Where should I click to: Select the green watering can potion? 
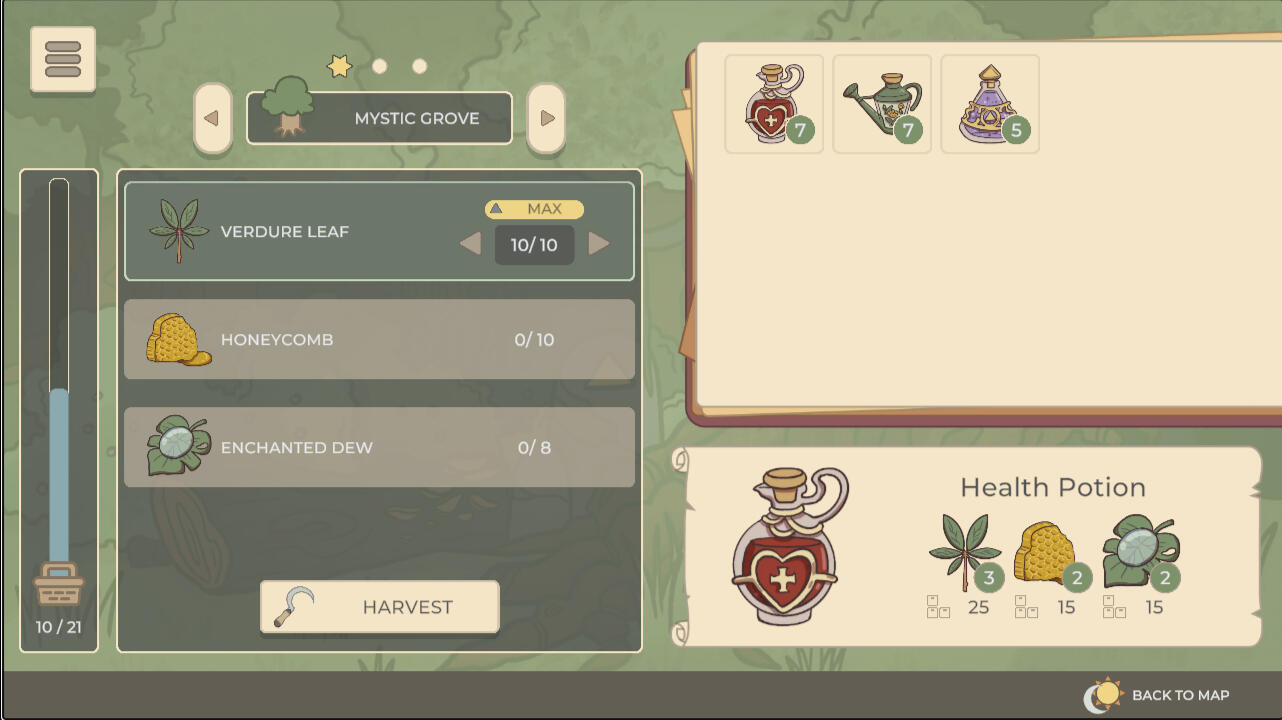pos(881,104)
